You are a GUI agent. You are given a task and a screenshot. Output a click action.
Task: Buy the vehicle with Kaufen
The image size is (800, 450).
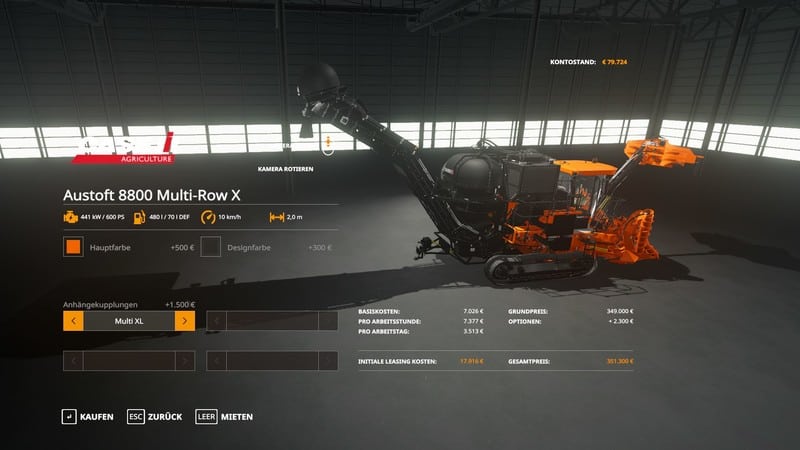click(87, 416)
